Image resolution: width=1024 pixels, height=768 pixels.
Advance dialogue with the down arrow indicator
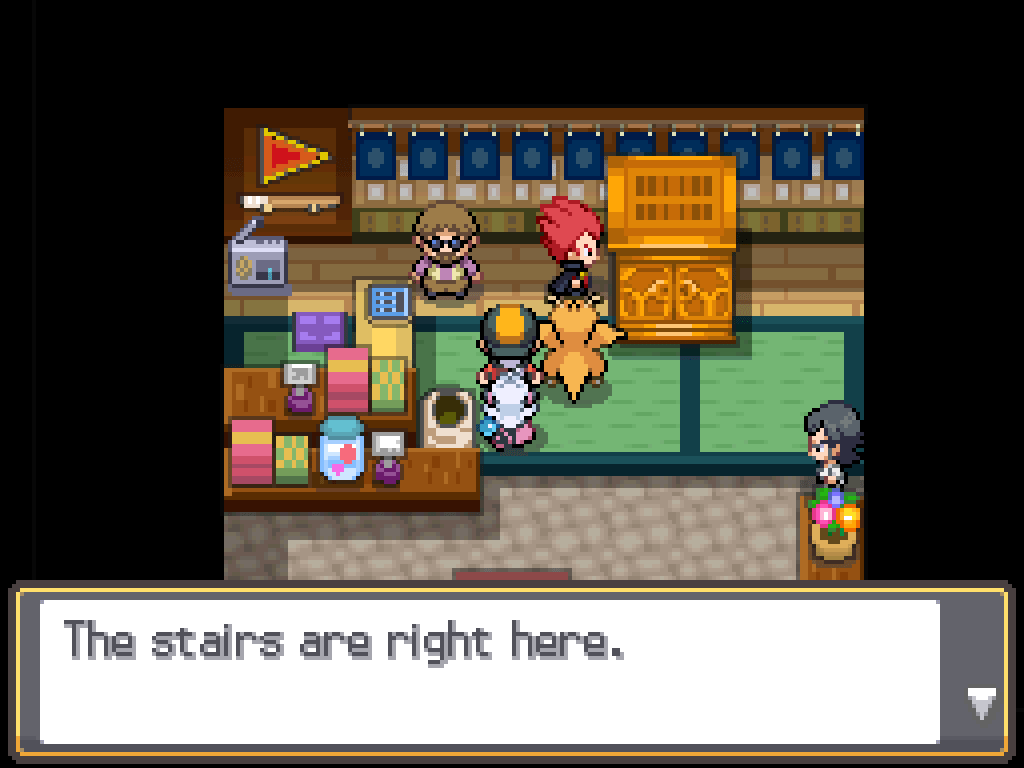click(982, 703)
